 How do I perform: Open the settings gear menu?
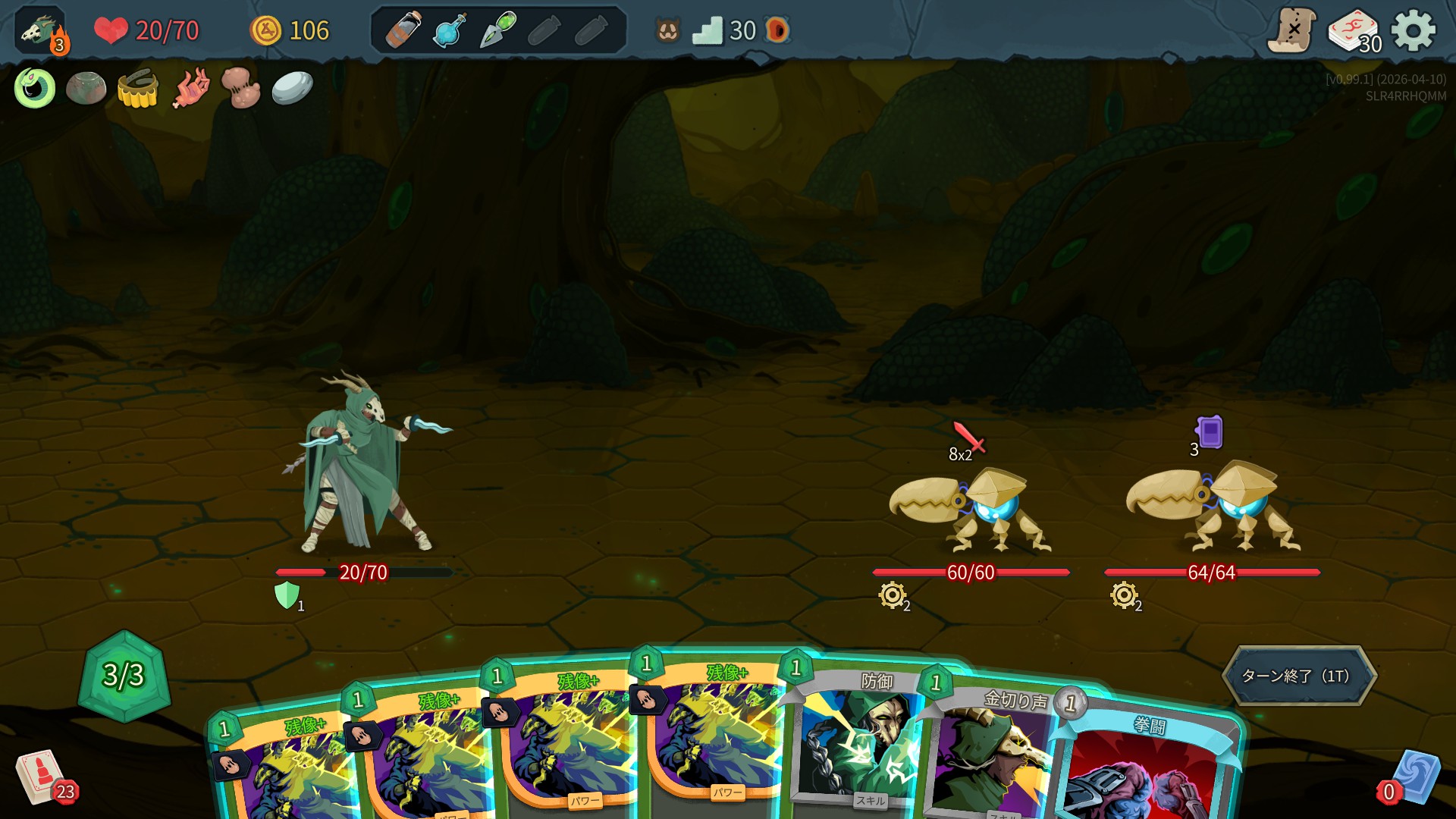point(1414,31)
